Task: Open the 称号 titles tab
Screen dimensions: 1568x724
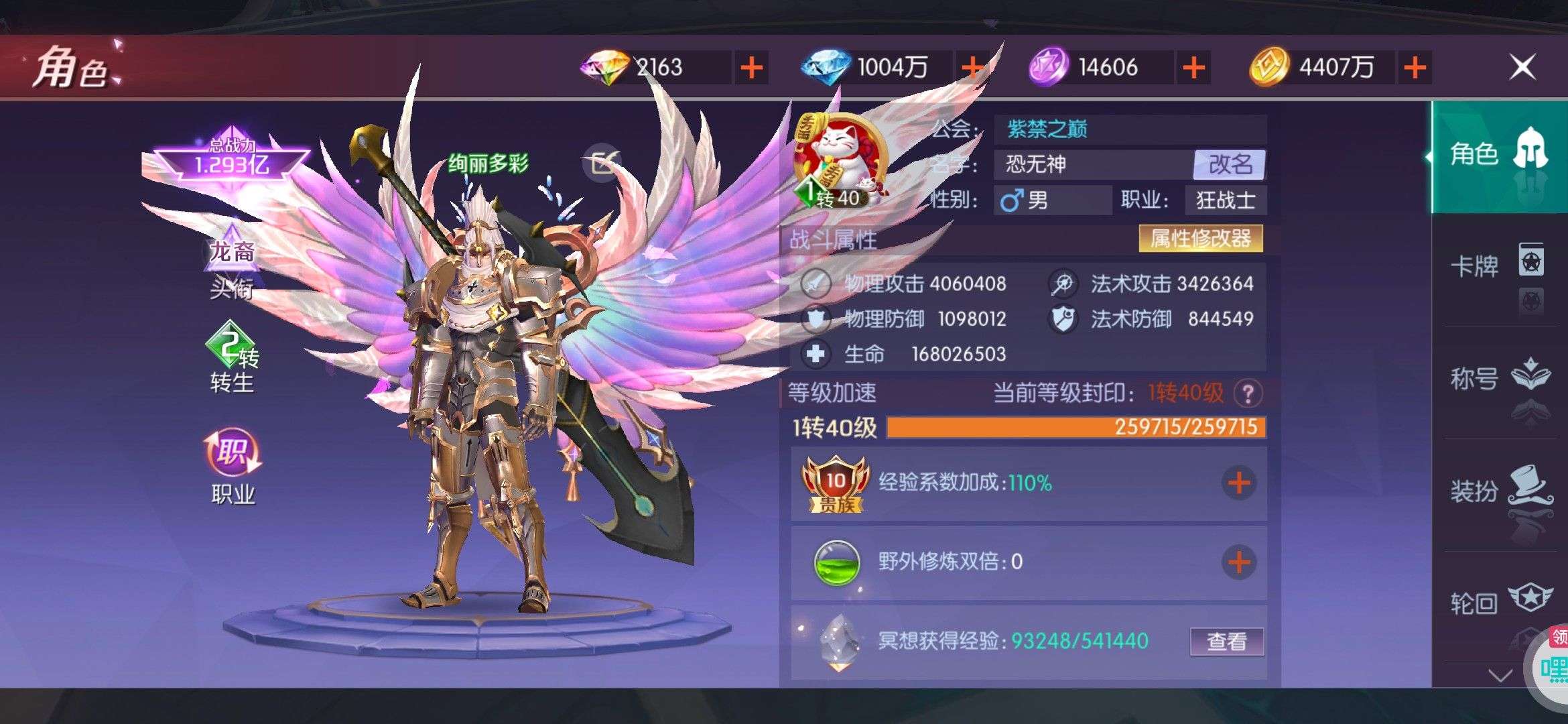Action: (x=1498, y=379)
